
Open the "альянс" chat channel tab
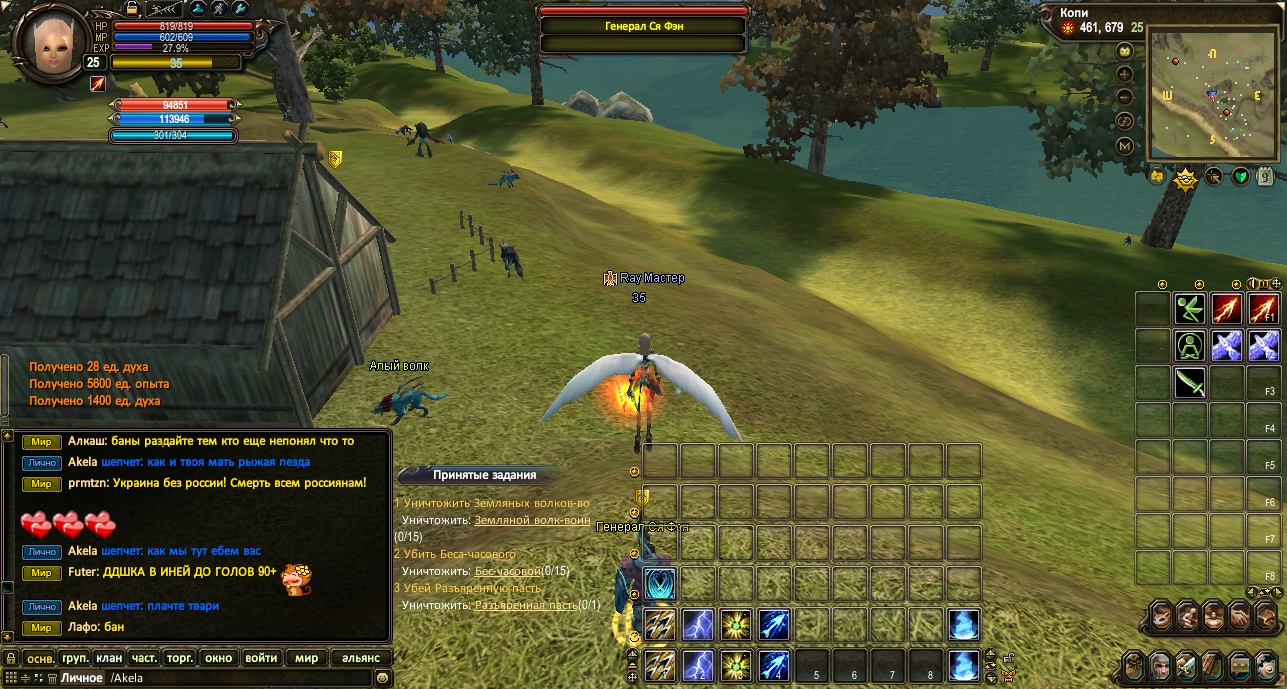[361, 658]
